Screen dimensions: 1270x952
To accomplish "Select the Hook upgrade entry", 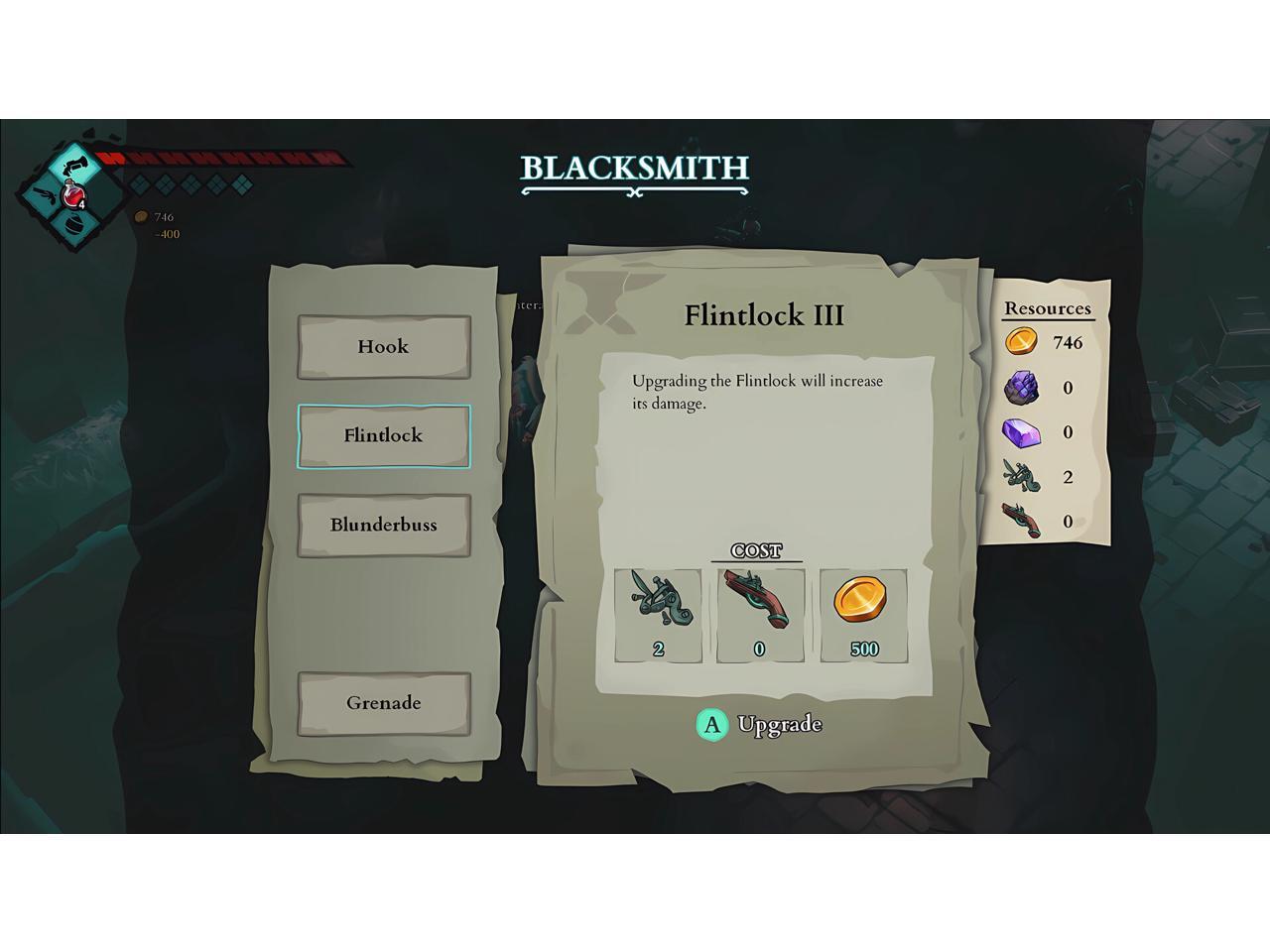I will [384, 347].
